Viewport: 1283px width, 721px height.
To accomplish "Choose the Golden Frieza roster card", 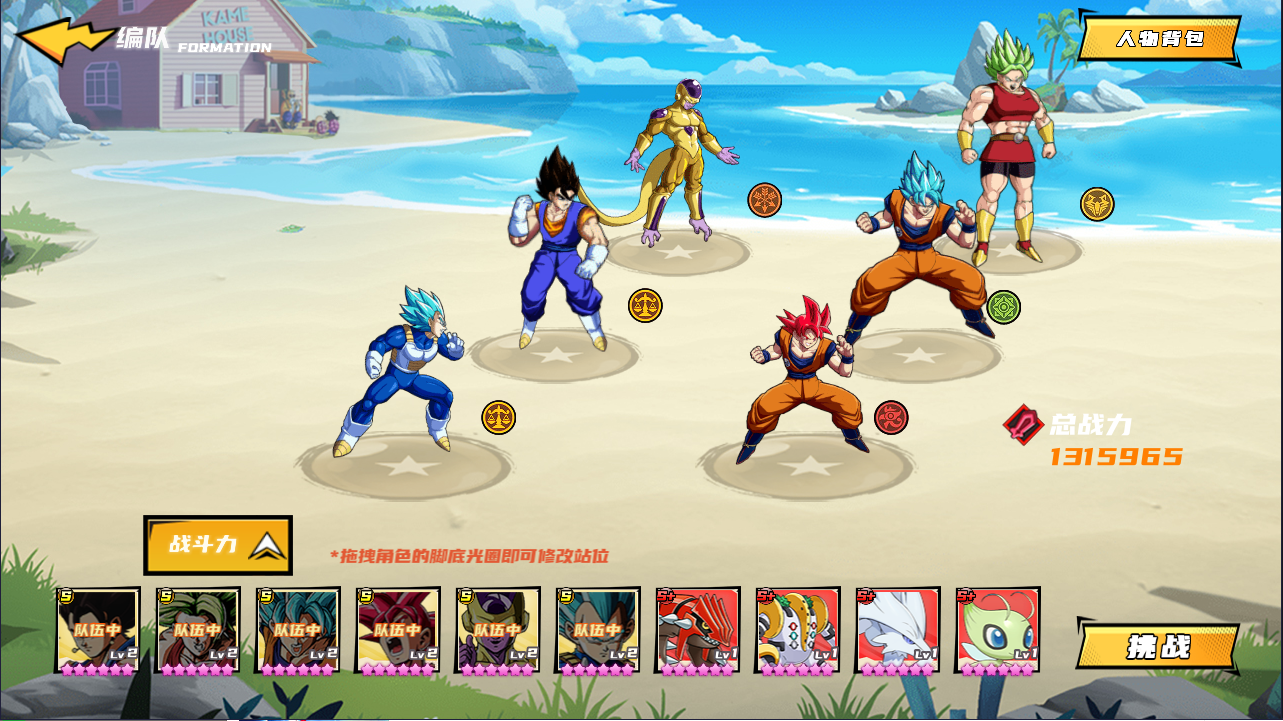I will pos(498,630).
